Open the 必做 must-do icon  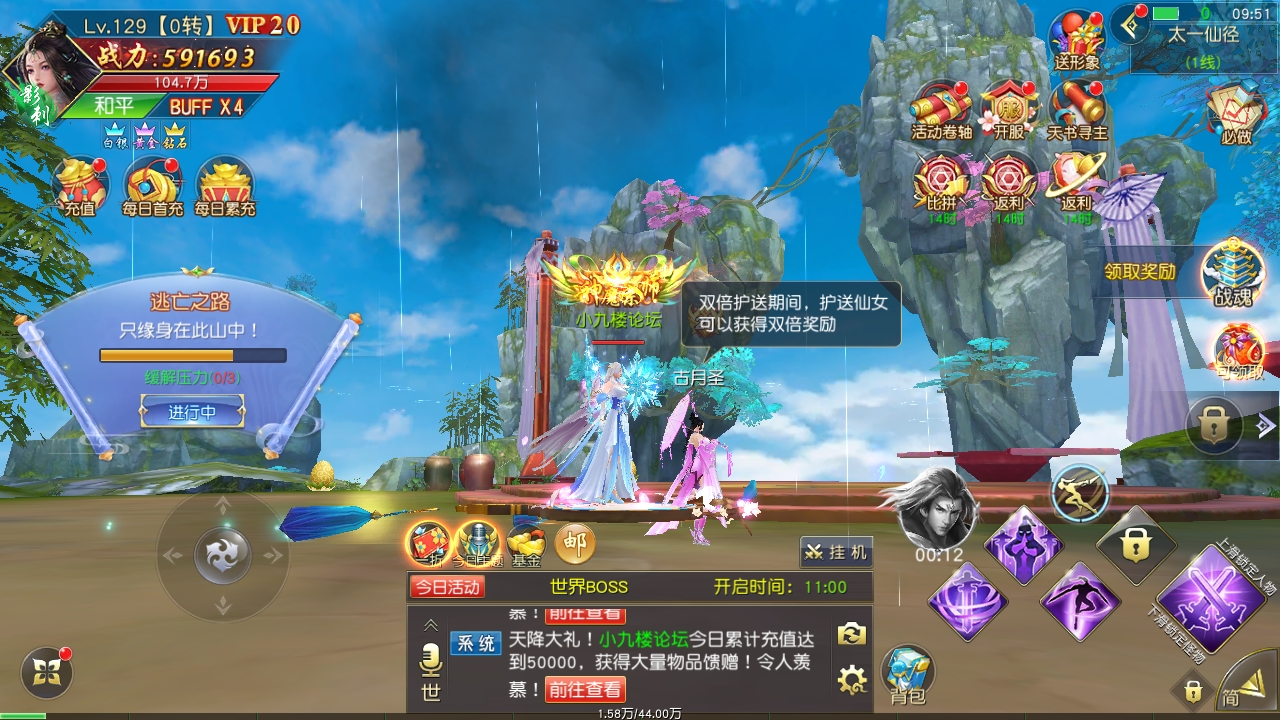(1236, 111)
